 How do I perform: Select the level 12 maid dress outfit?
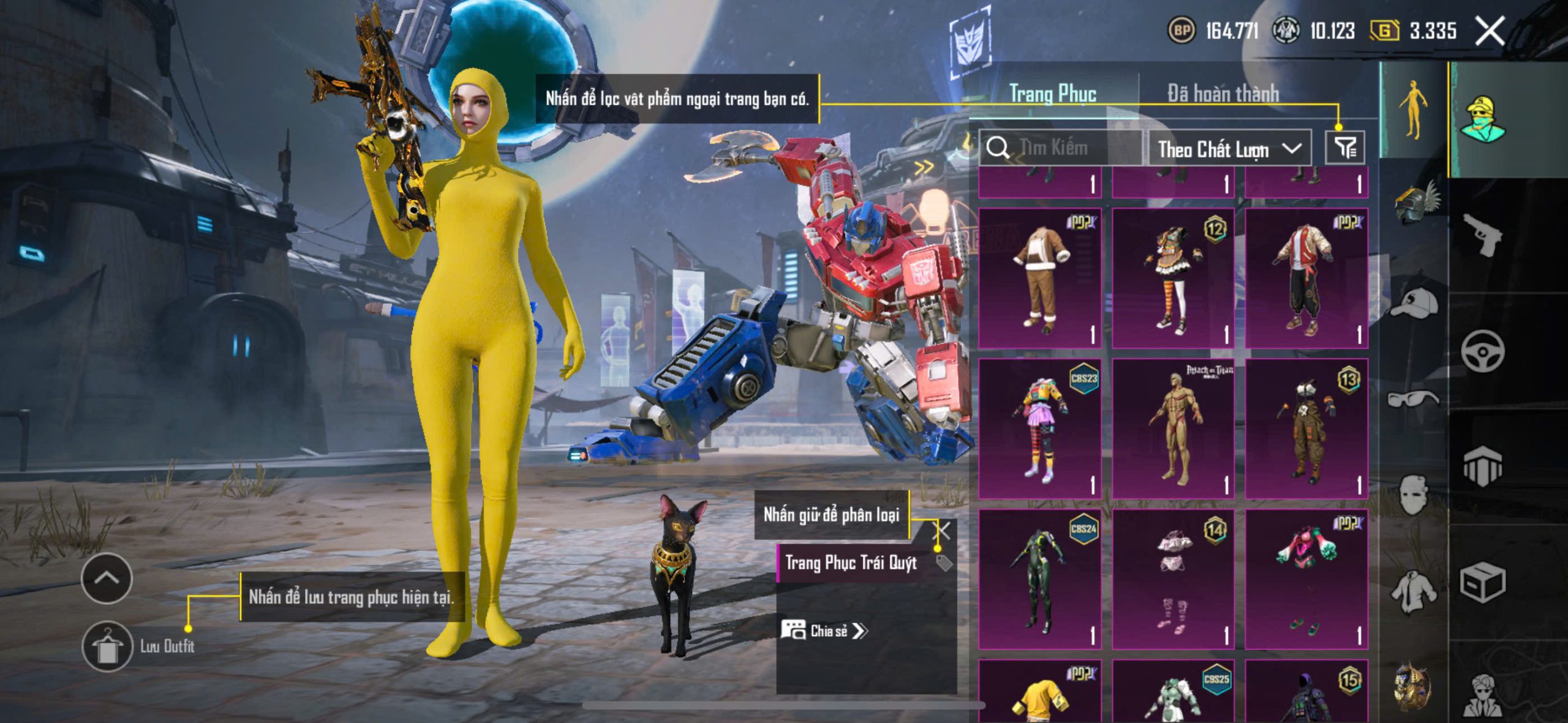[1172, 277]
